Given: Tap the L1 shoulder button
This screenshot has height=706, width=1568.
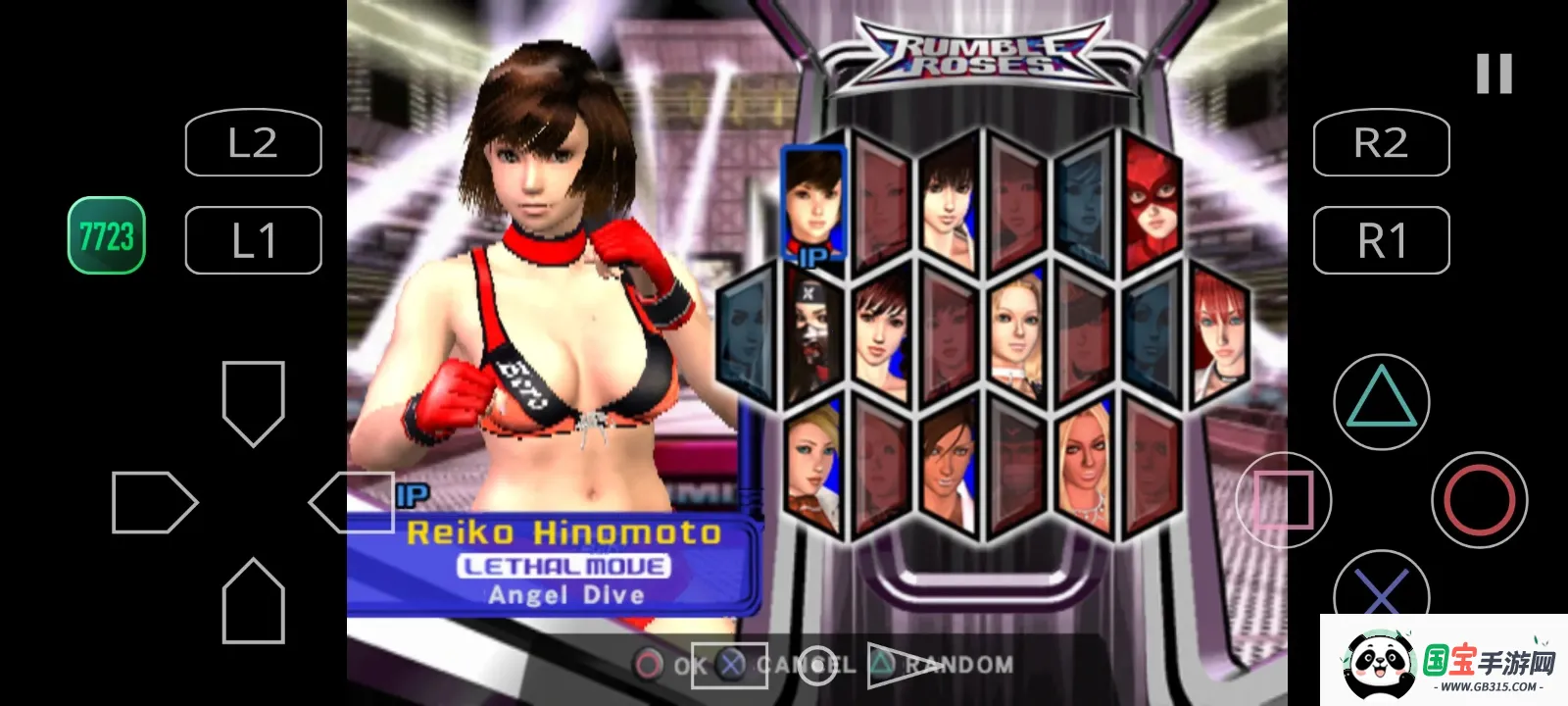Looking at the screenshot, I should point(254,240).
